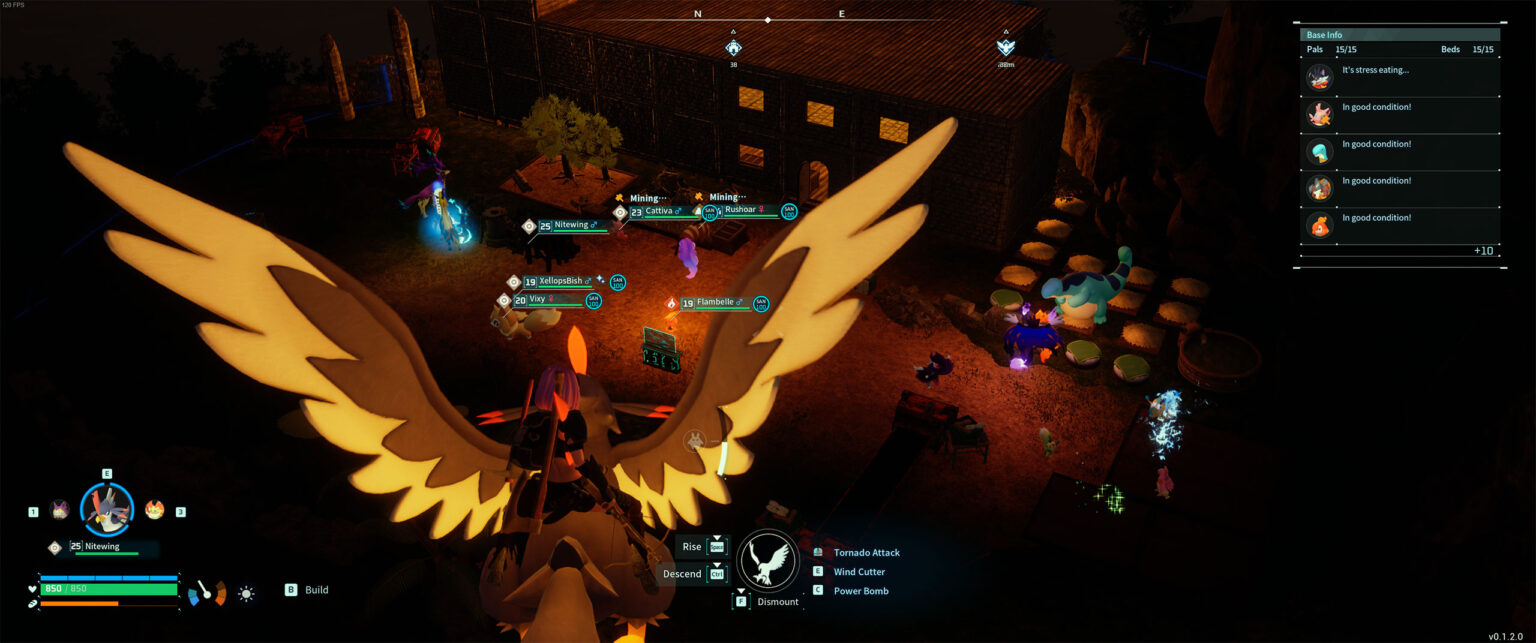Click the compass marker on the right

pyautogui.click(x=1006, y=47)
